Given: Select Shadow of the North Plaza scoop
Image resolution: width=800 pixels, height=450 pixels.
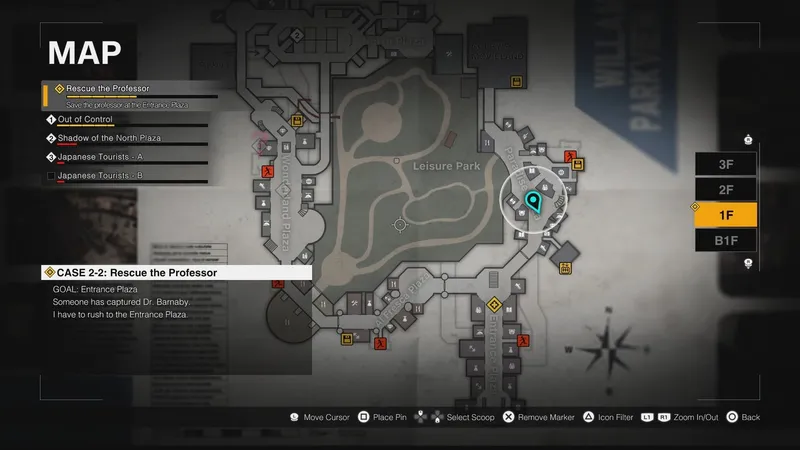Looking at the screenshot, I should click(110, 138).
